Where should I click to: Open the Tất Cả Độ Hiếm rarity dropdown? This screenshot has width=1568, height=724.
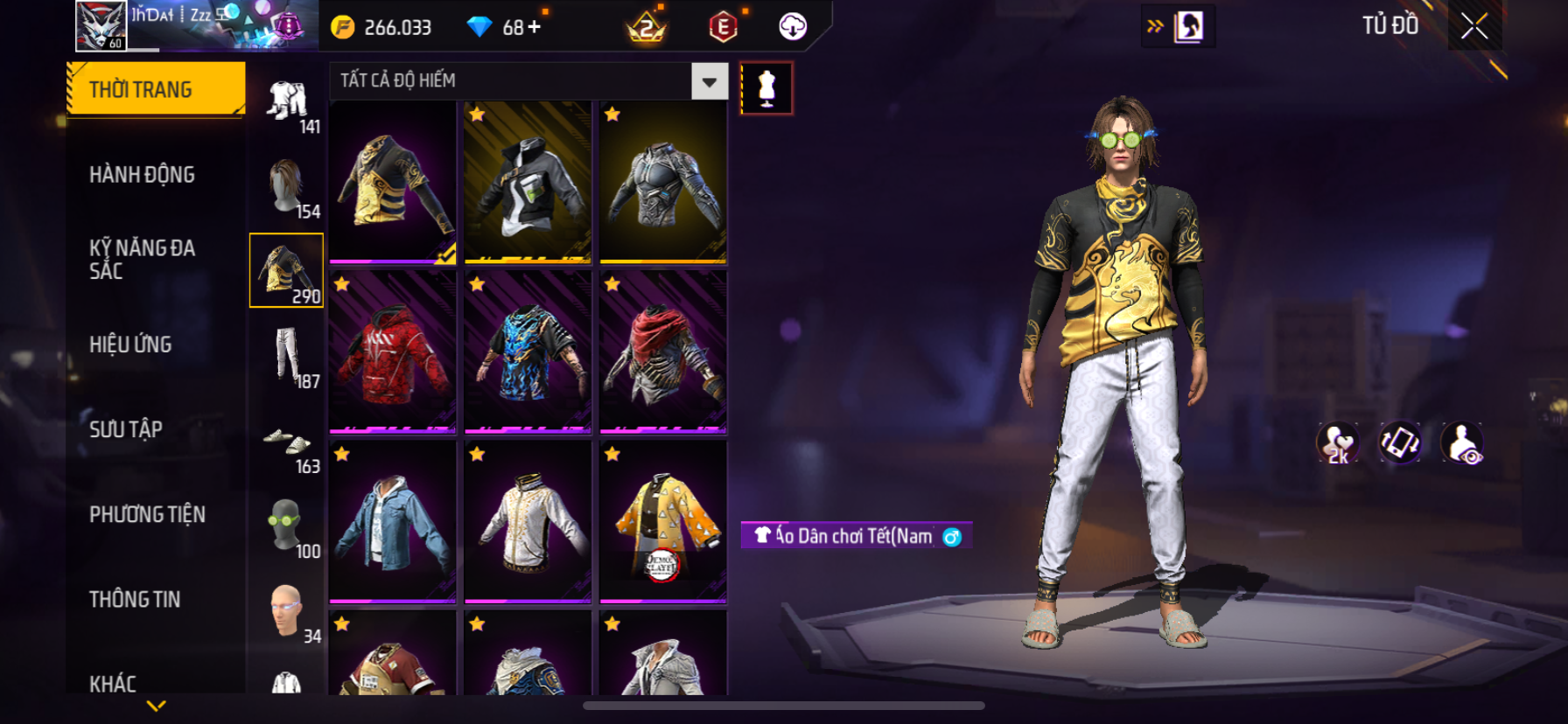709,81
